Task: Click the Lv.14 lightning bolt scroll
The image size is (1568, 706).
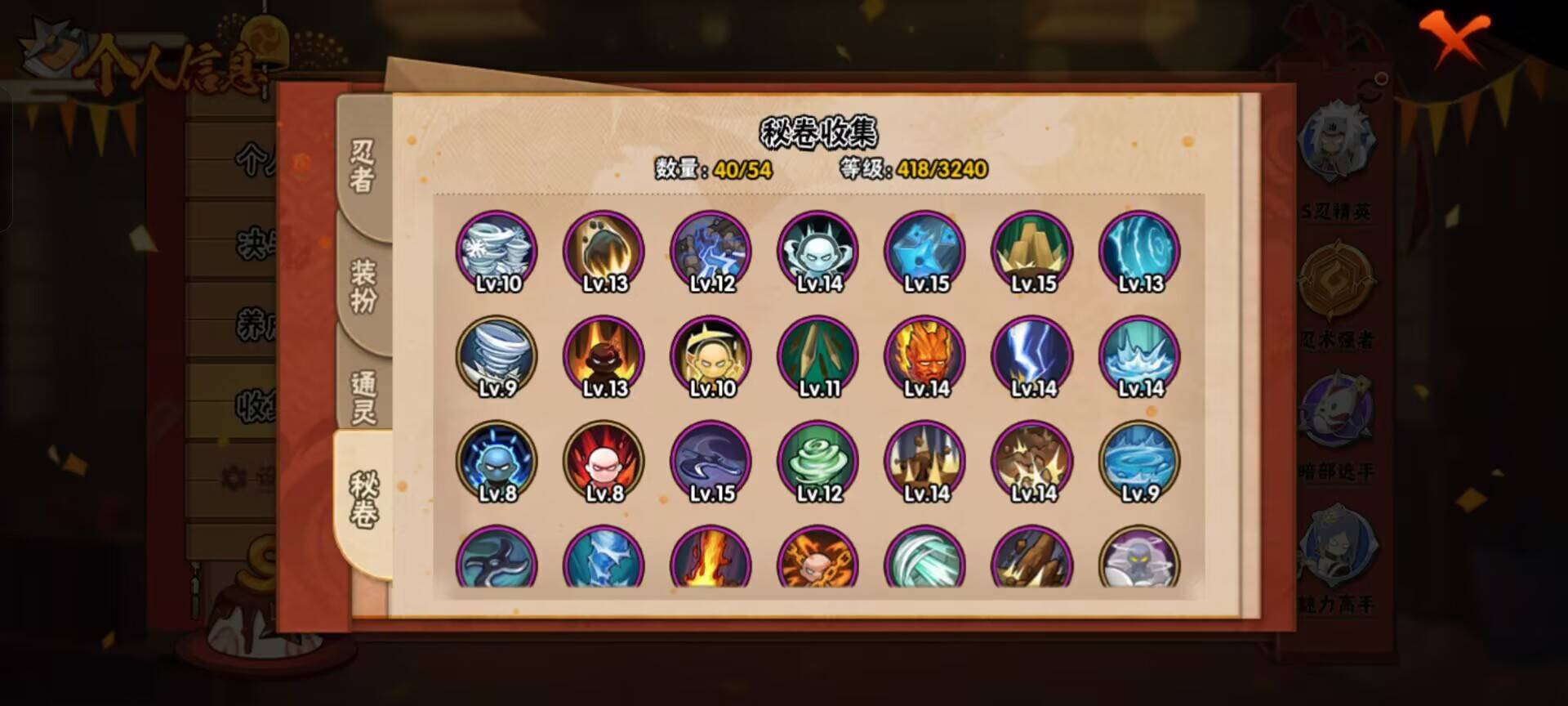Action: click(x=1031, y=355)
